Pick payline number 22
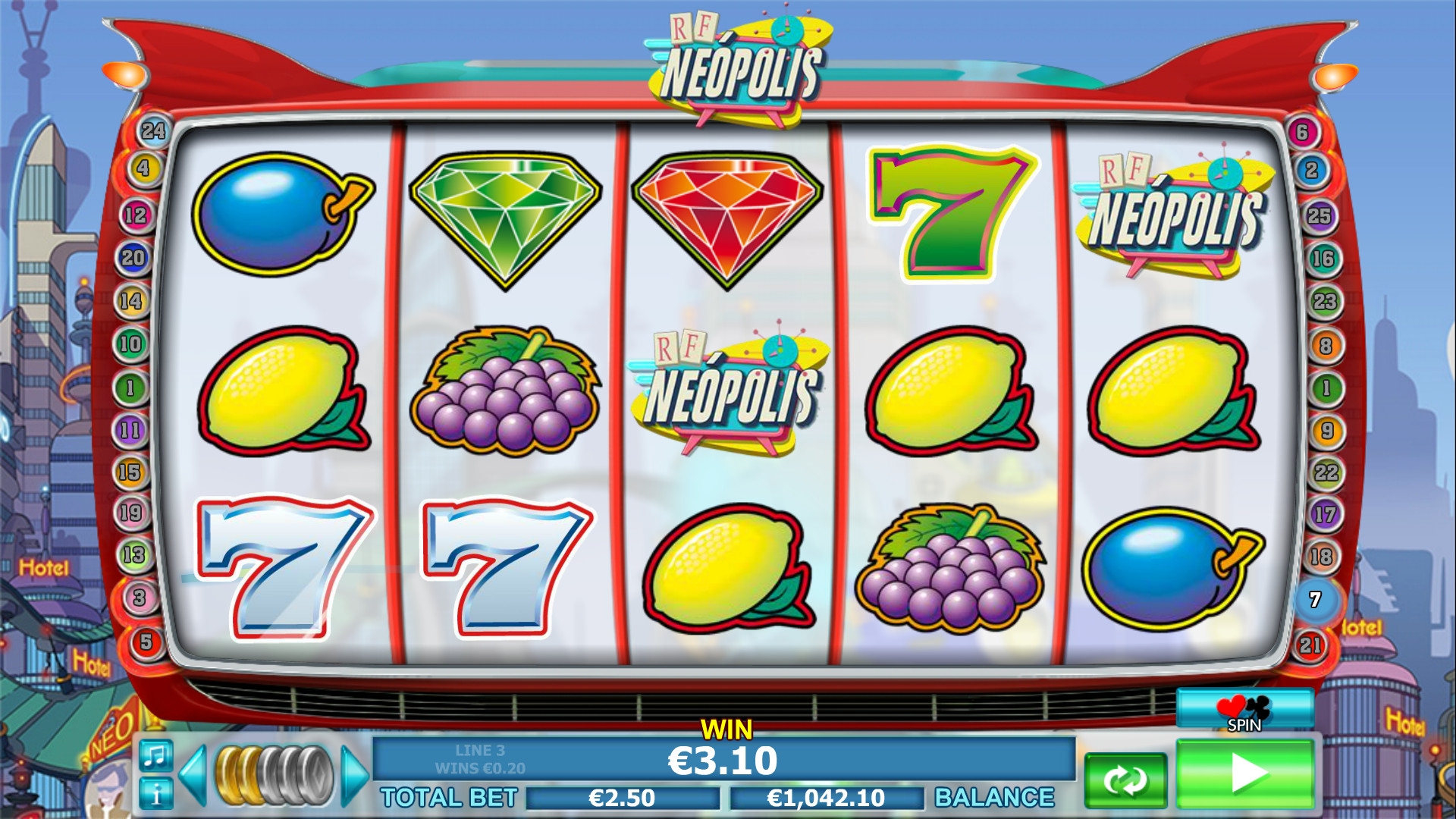 point(1326,472)
